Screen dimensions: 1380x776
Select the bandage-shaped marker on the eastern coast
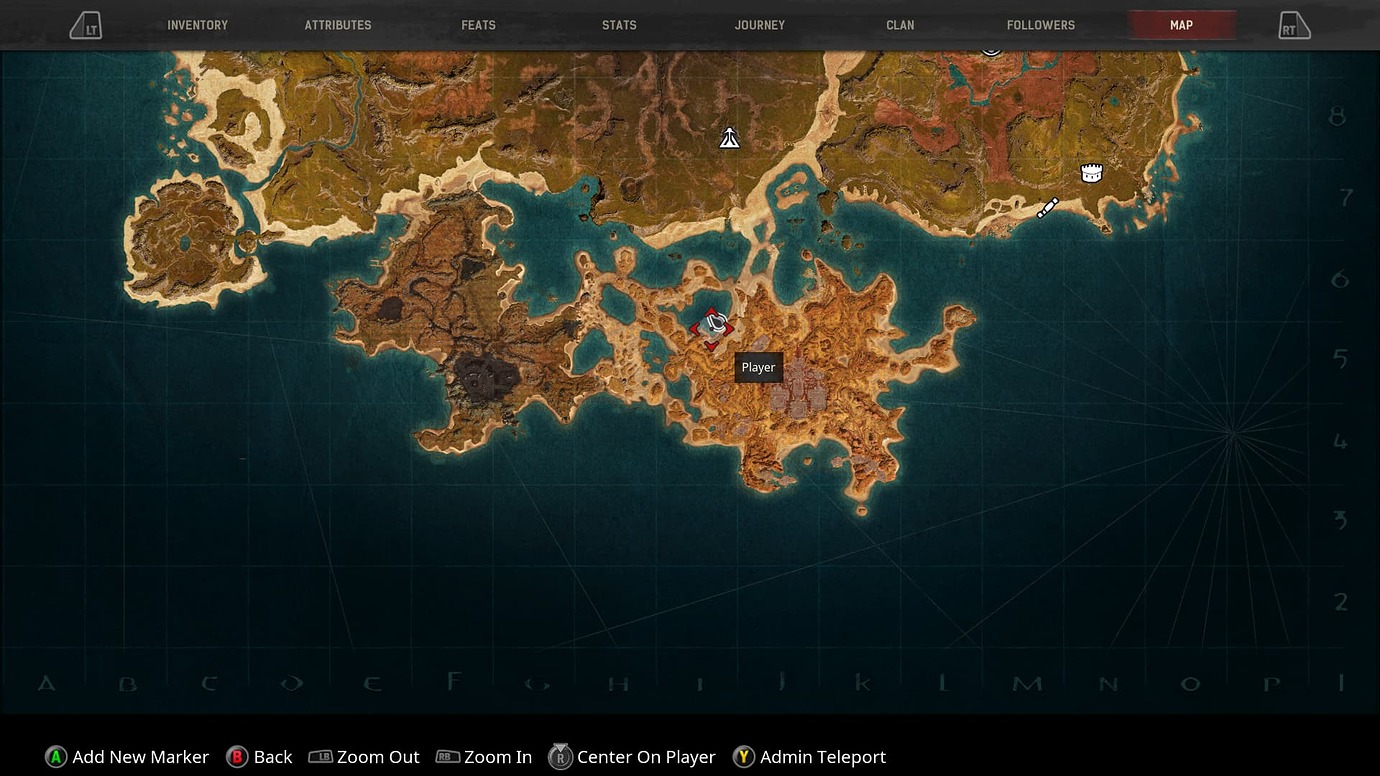[x=1047, y=207]
